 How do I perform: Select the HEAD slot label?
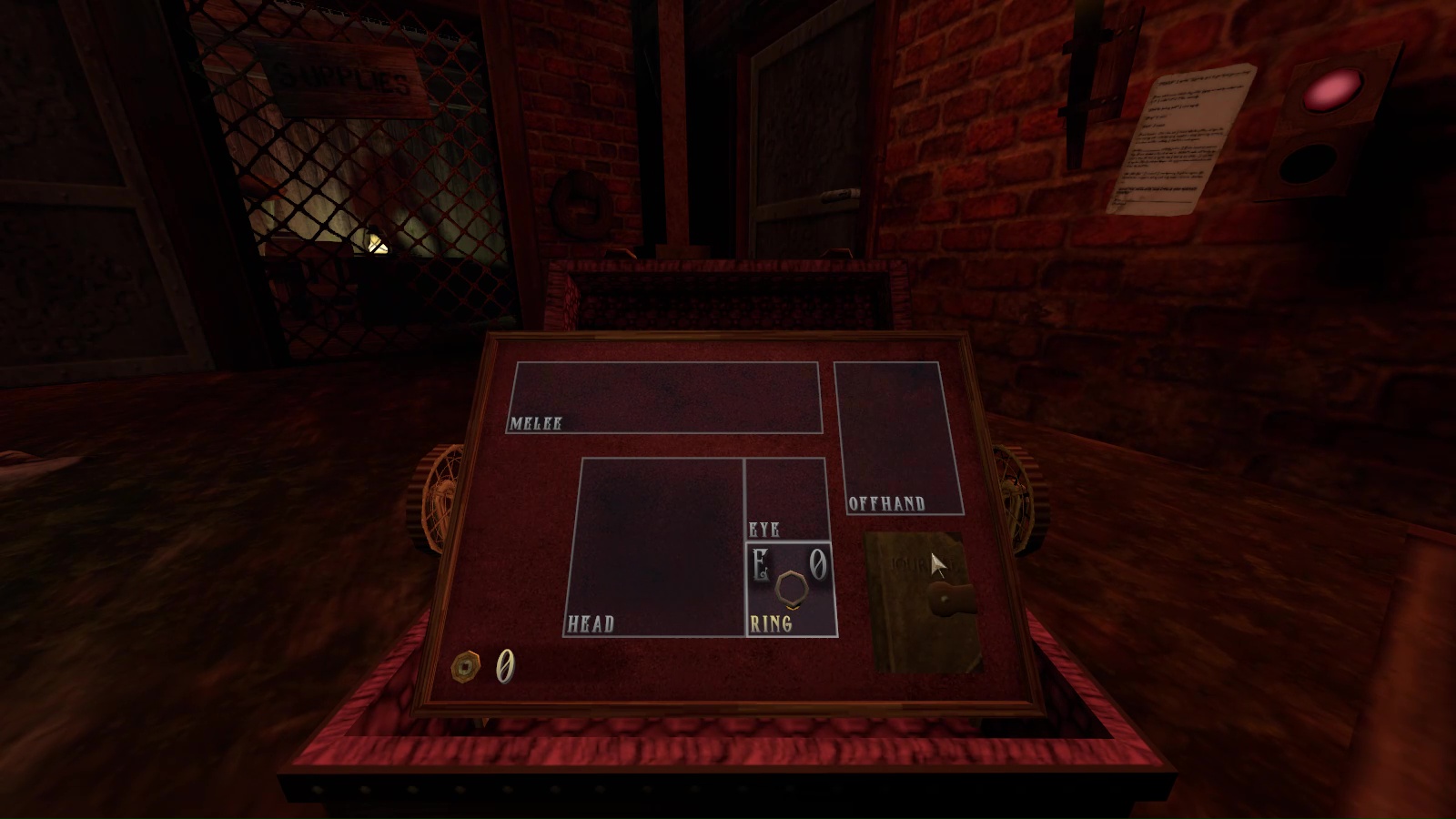tap(591, 624)
